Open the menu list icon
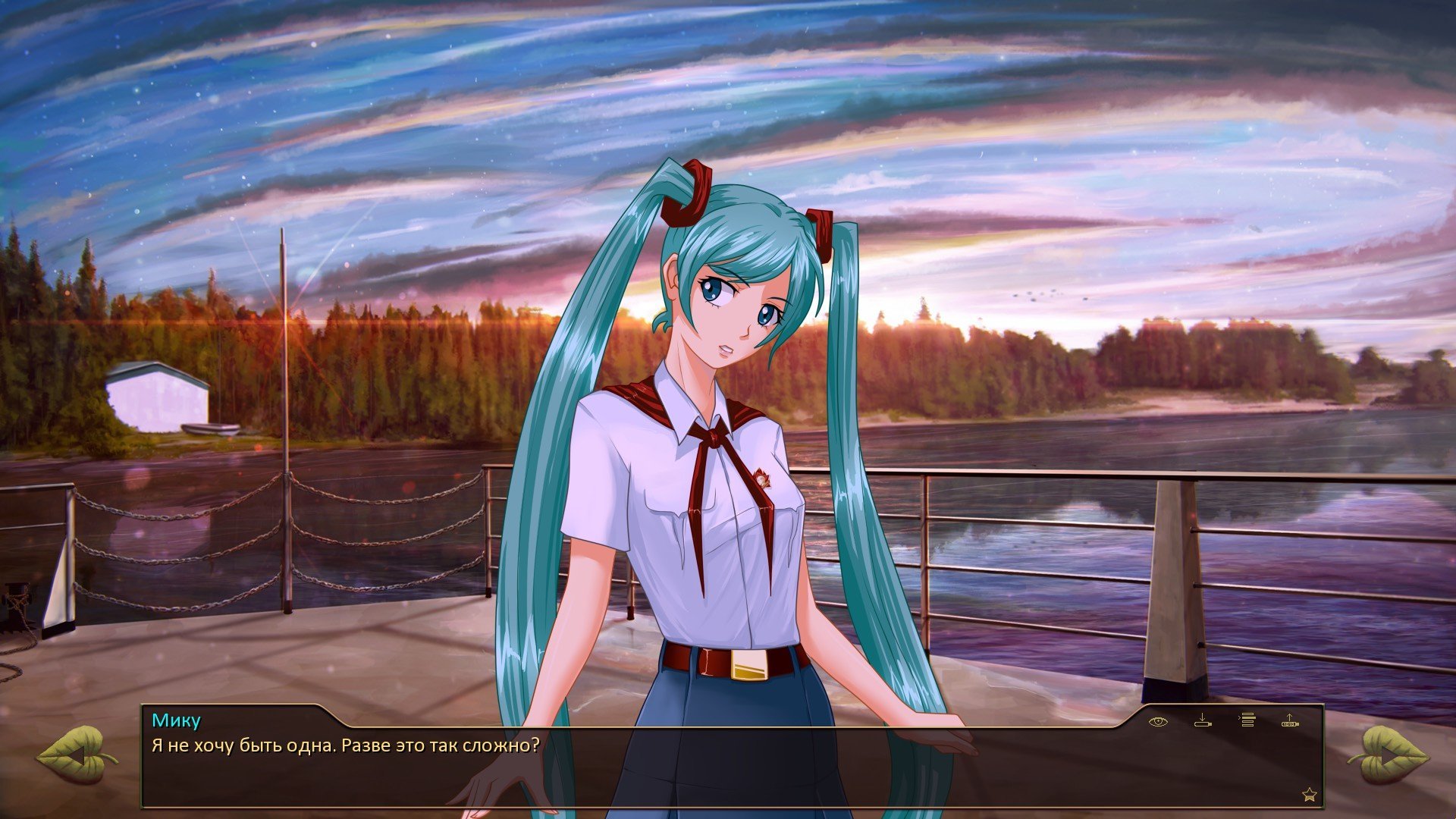Screen dimensions: 1456x819 click(1247, 720)
